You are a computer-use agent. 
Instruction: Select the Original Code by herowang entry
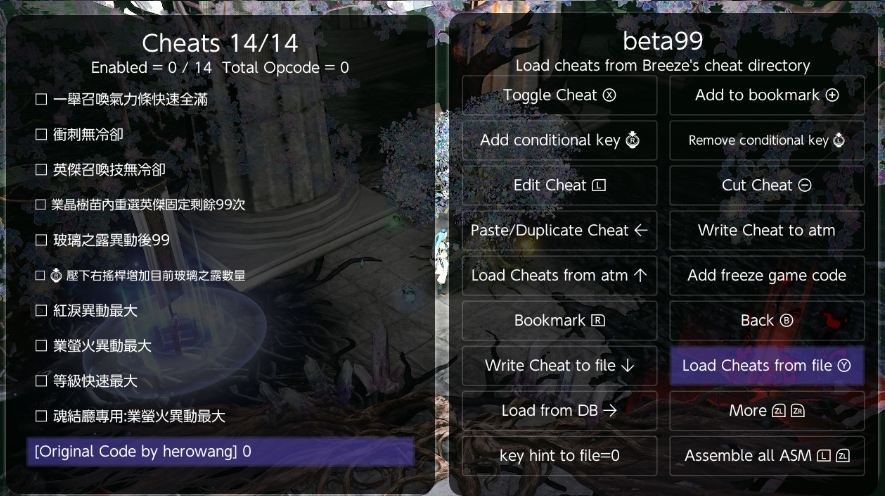pos(220,451)
